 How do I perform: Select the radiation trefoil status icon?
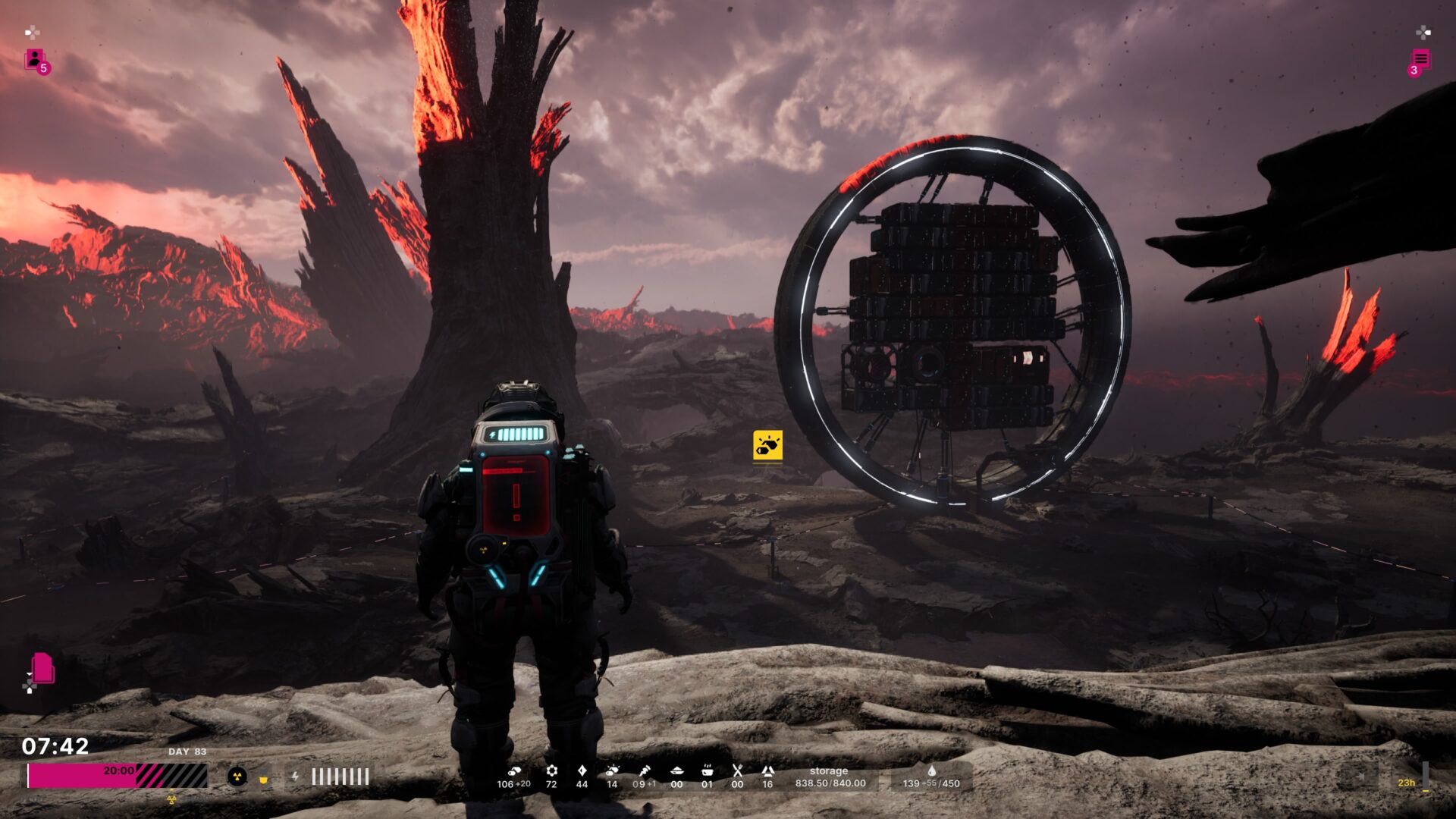pos(237,777)
